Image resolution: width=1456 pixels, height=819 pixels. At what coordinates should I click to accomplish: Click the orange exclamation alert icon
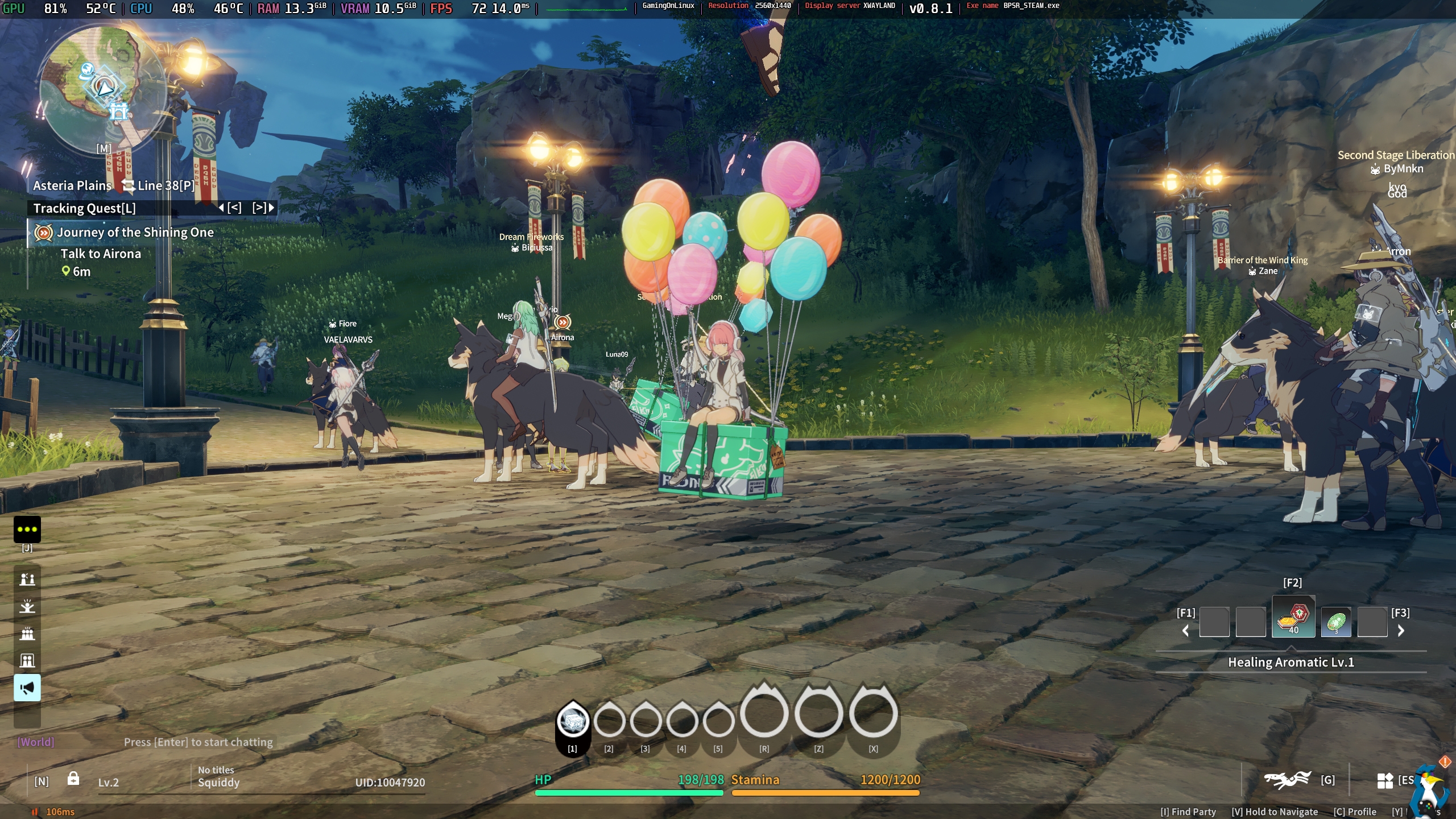click(x=1445, y=761)
